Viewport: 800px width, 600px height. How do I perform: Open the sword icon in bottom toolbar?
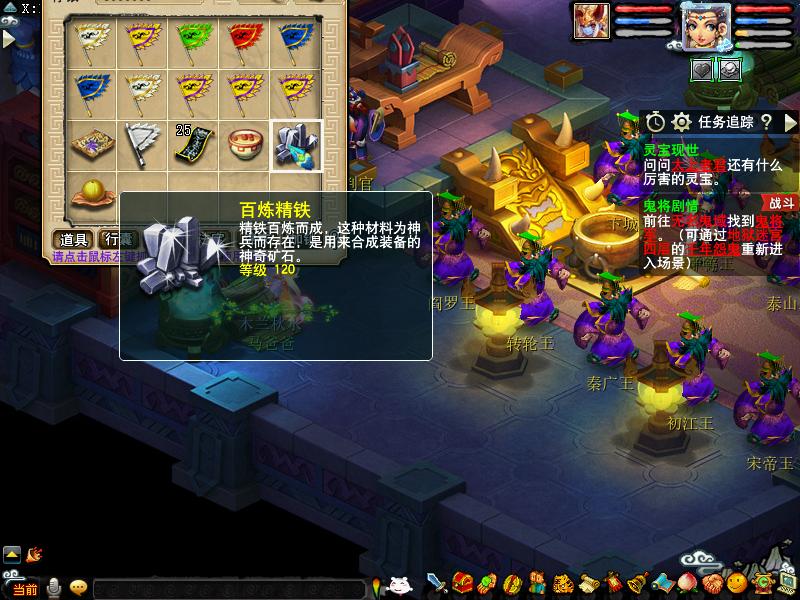(x=437, y=583)
